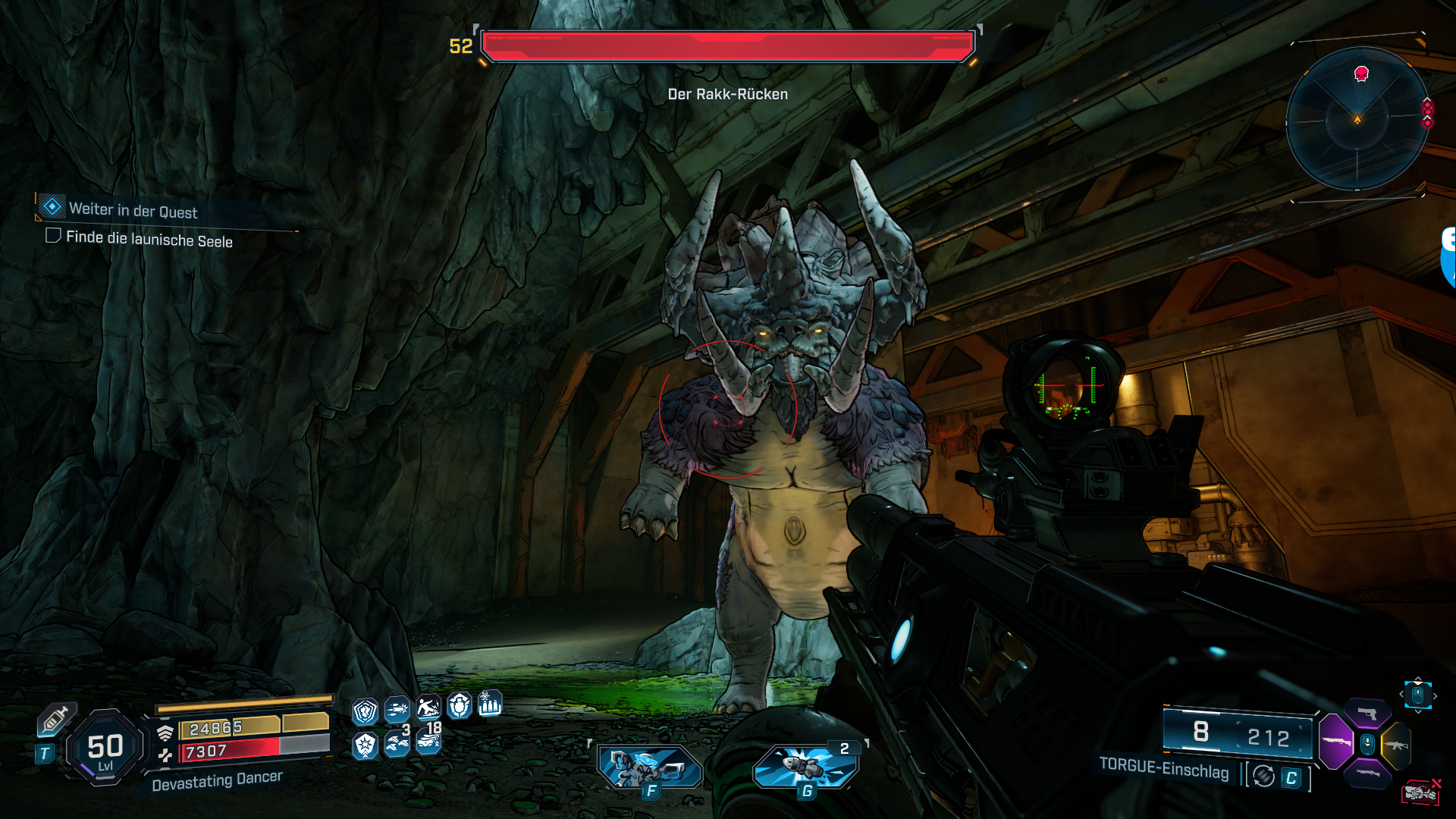Select the 'Finde die launische Seele' objective

pyautogui.click(x=149, y=239)
